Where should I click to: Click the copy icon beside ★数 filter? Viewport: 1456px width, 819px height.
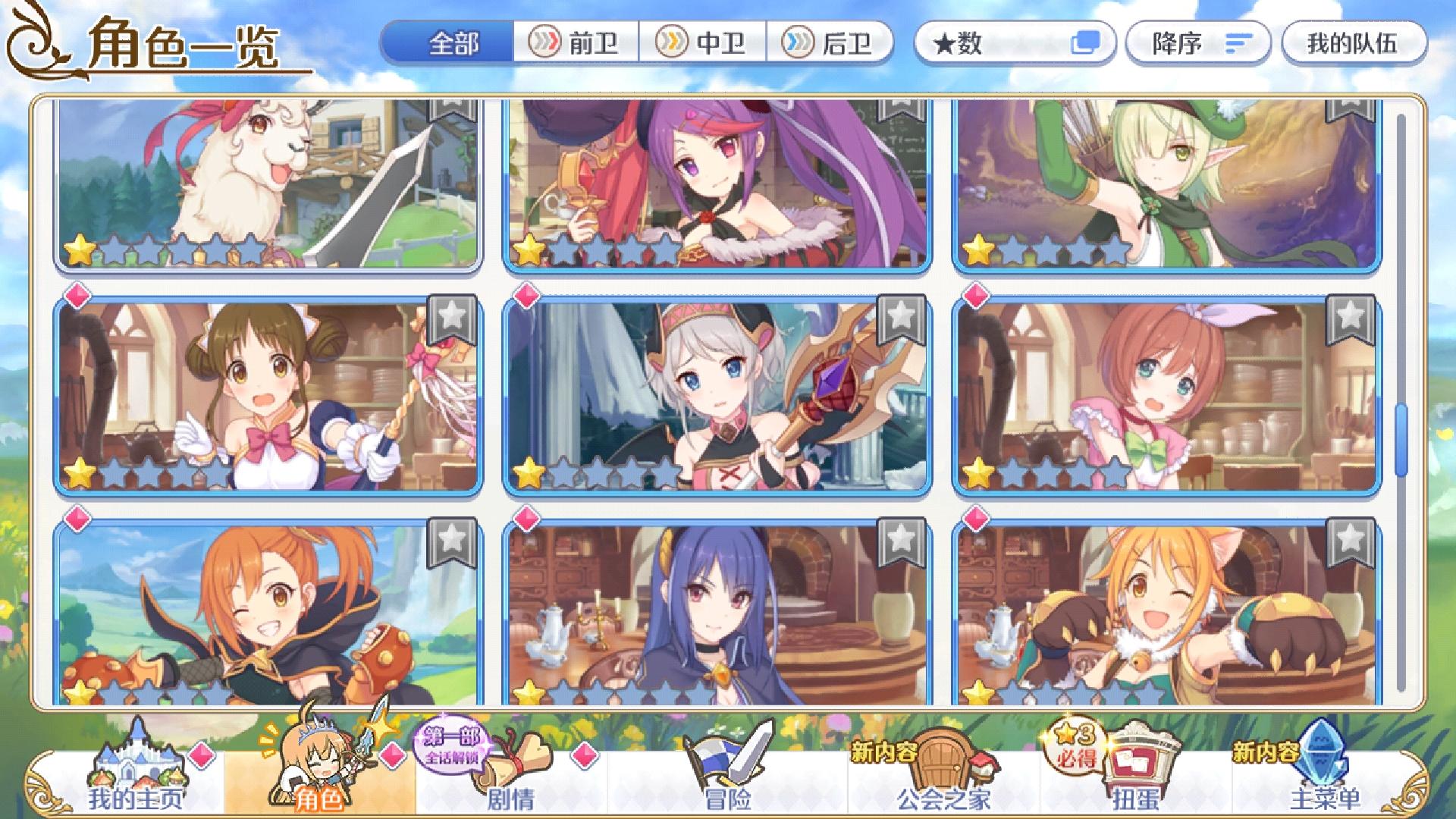tap(1087, 43)
